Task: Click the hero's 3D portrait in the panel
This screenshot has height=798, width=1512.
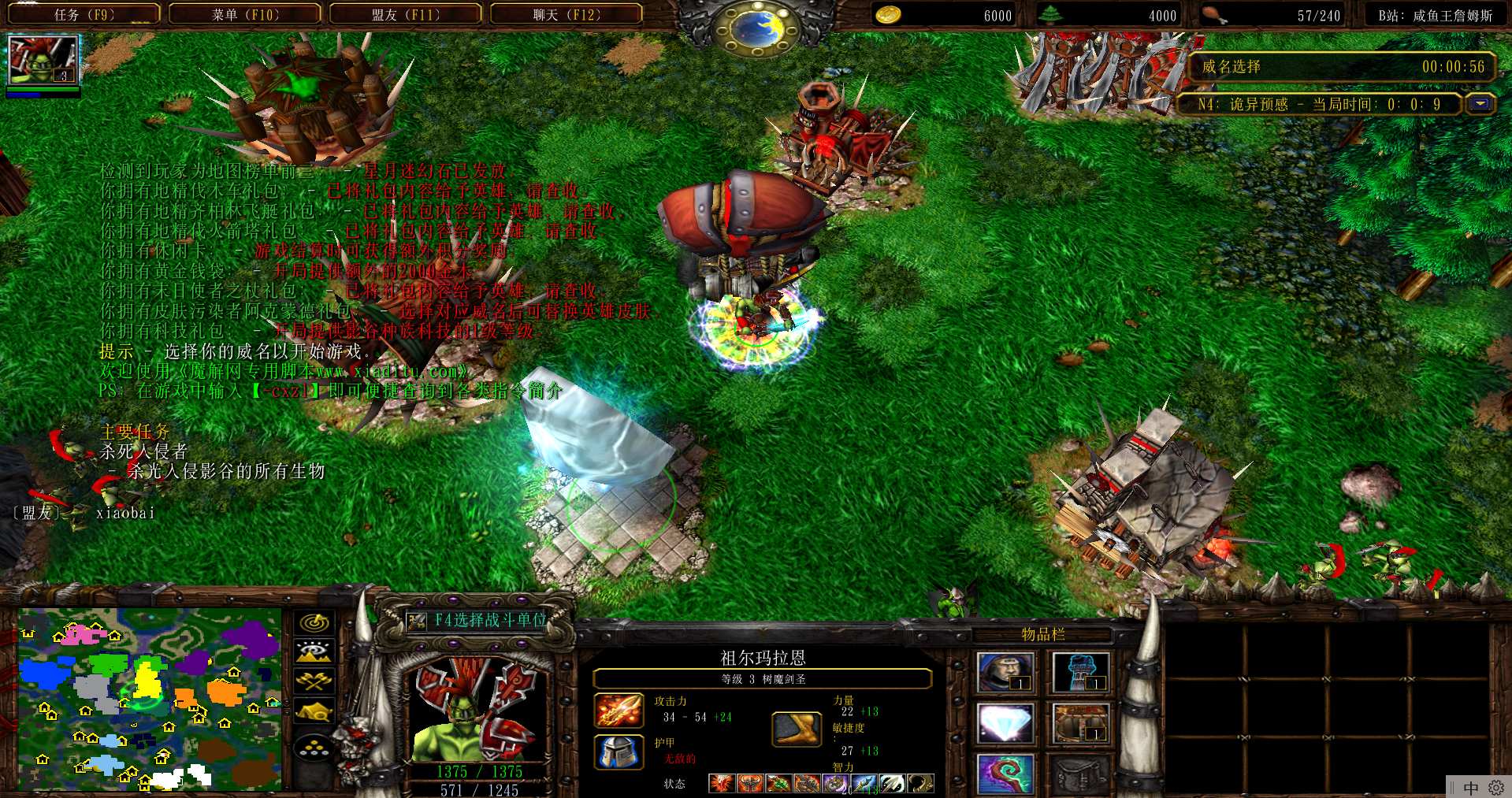Action: (477, 710)
